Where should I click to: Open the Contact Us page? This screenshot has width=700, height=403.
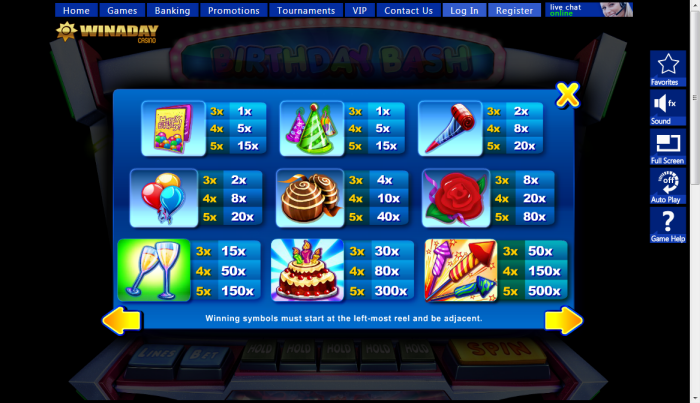click(408, 11)
